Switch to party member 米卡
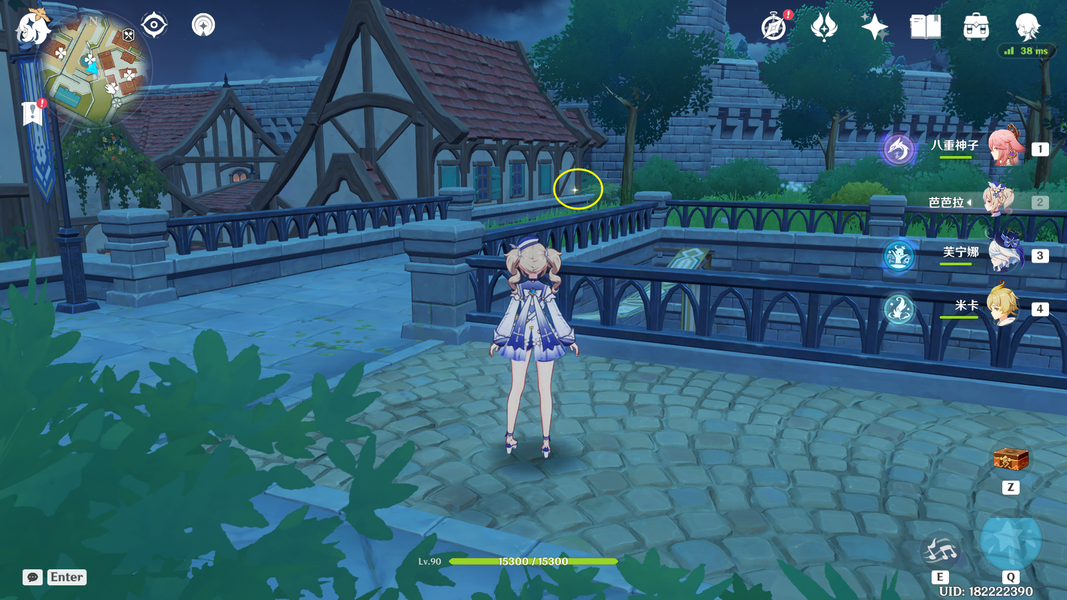Image resolution: width=1067 pixels, height=600 pixels. [1002, 307]
